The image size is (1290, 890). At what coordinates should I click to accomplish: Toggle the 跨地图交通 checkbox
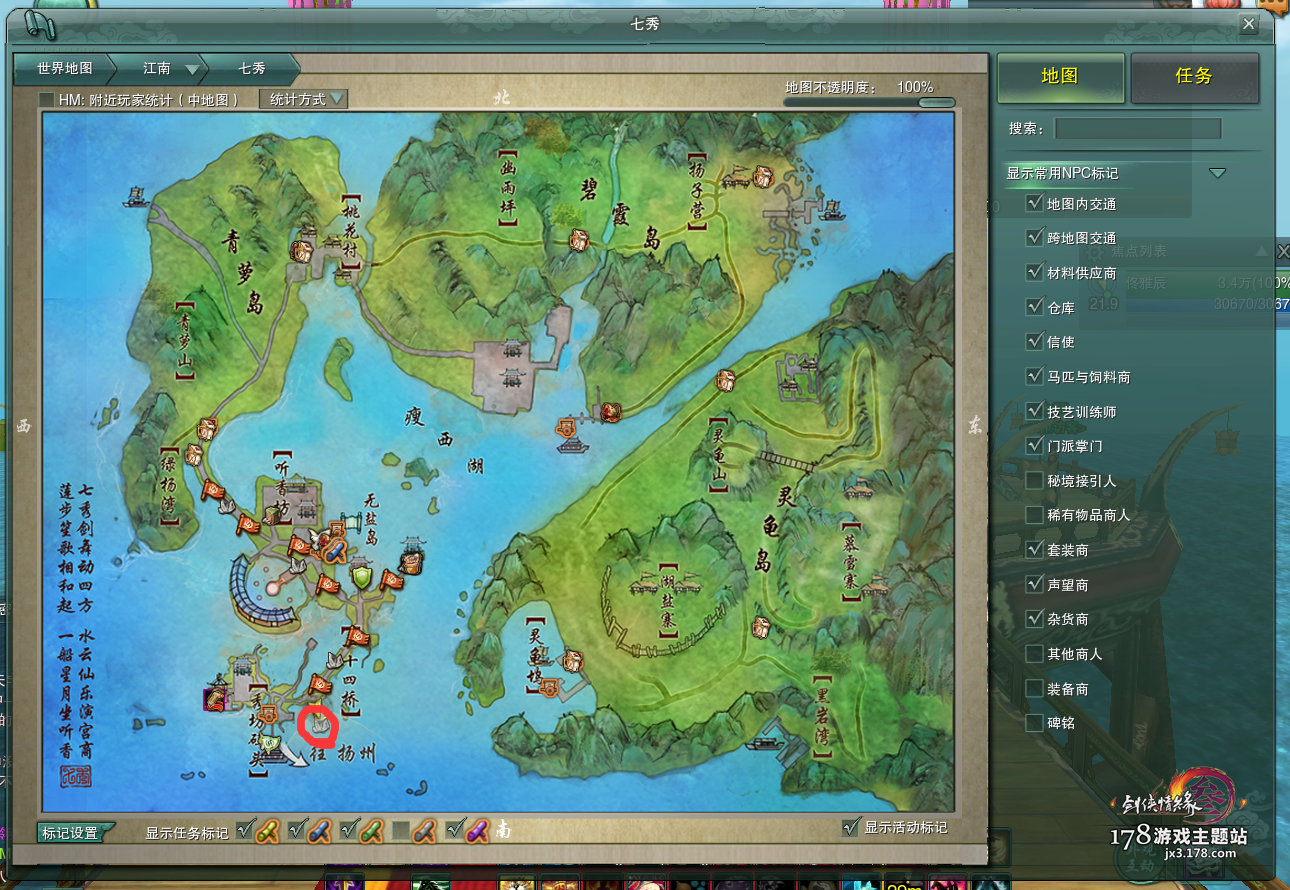point(1035,238)
